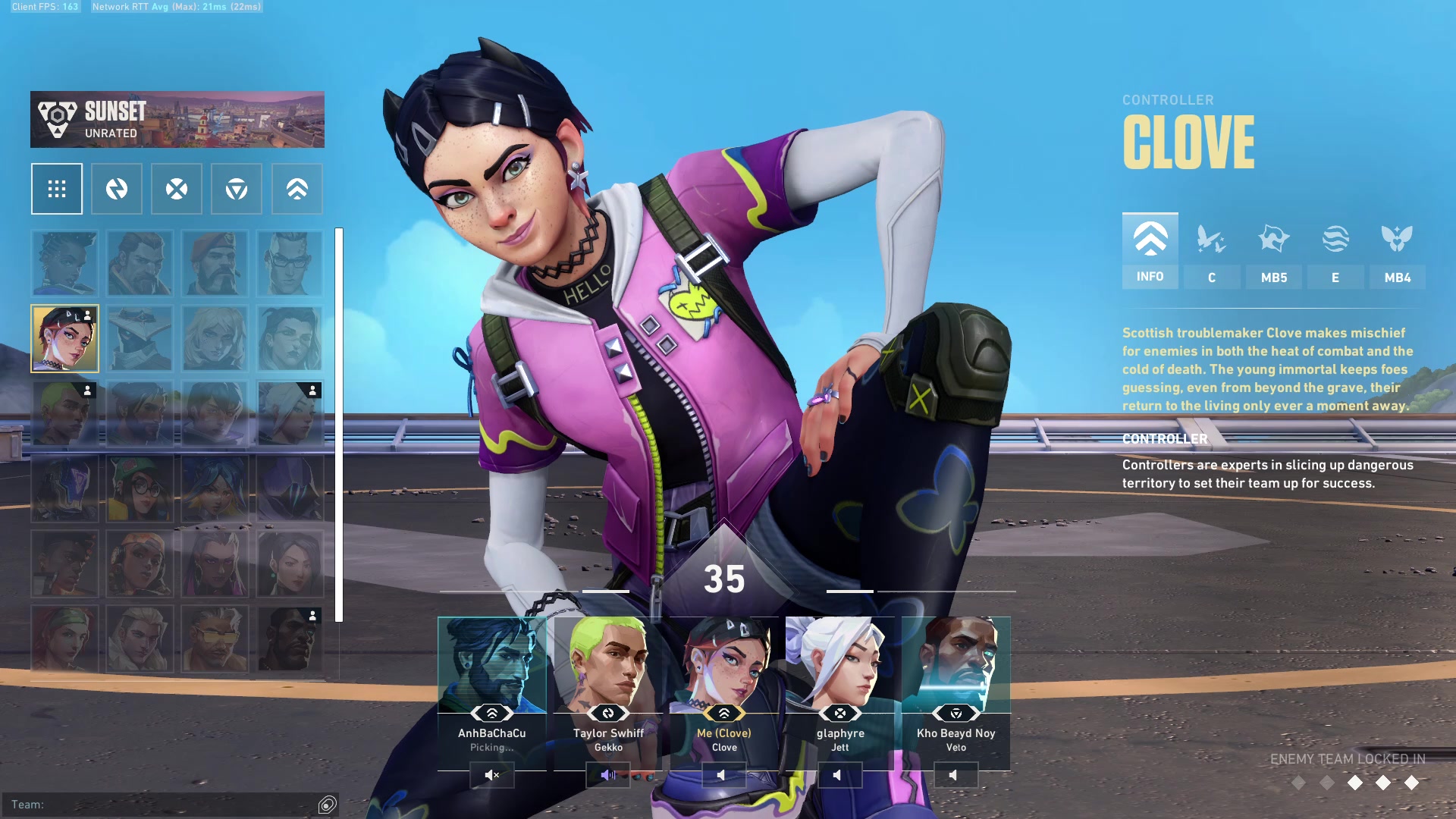View Clove's E ability
The image size is (1456, 819).
[1335, 252]
